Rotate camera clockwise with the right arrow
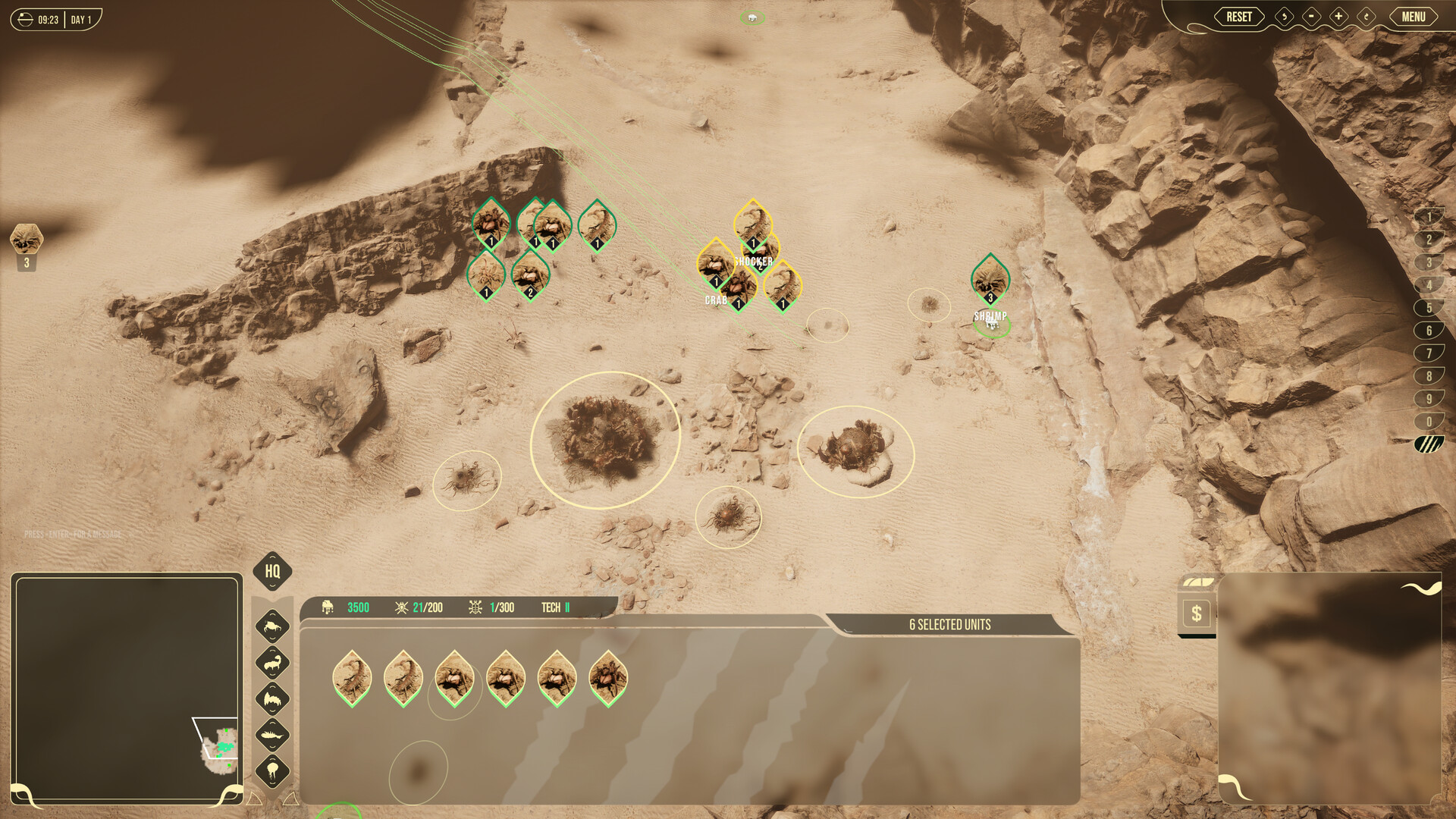1456x819 pixels. (1366, 17)
